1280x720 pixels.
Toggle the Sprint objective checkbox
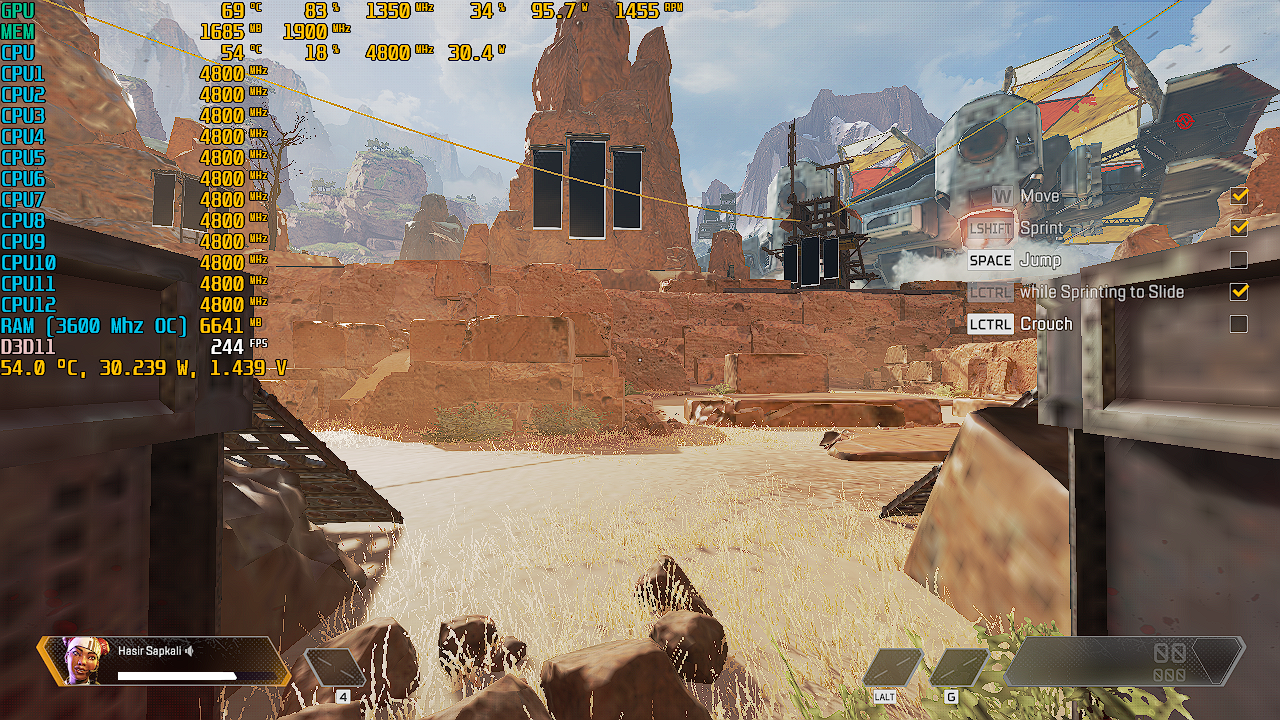click(x=1239, y=228)
